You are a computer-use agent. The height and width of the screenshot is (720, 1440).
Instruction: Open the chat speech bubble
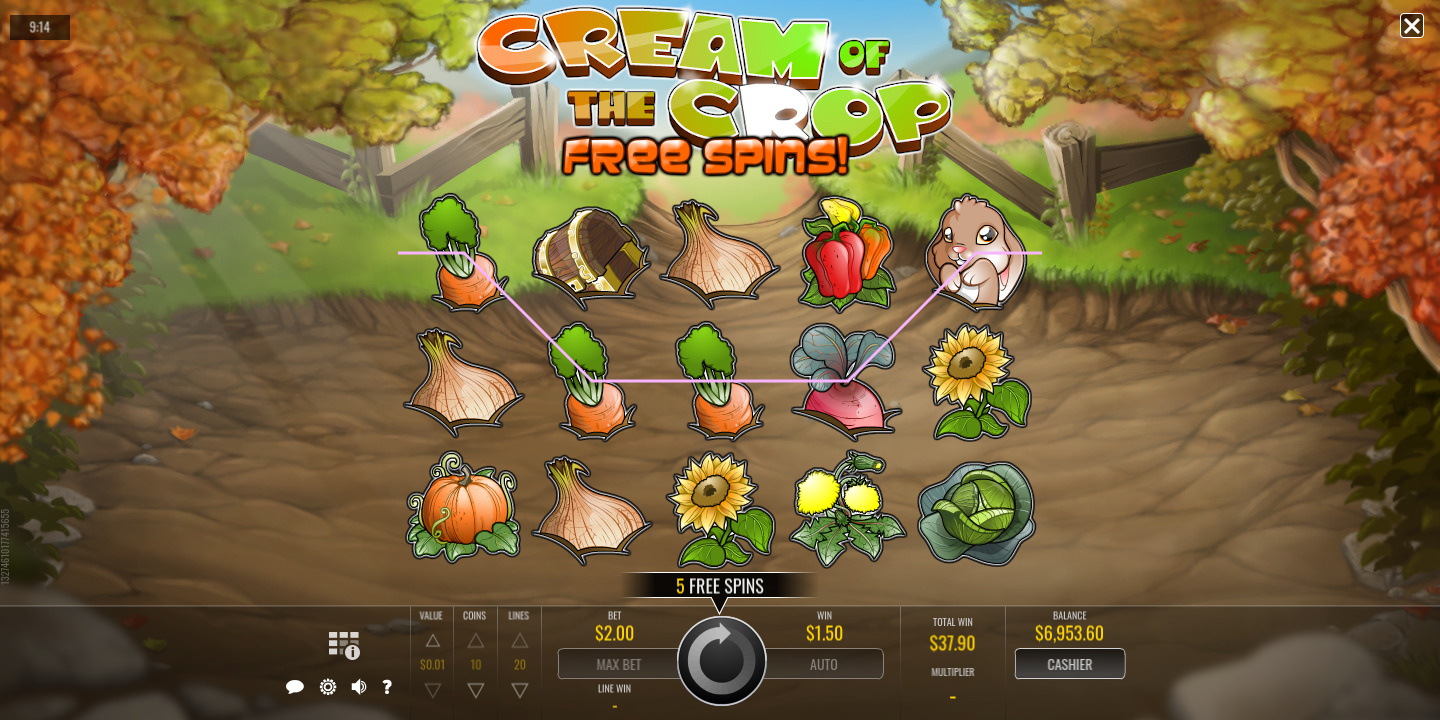coord(295,687)
